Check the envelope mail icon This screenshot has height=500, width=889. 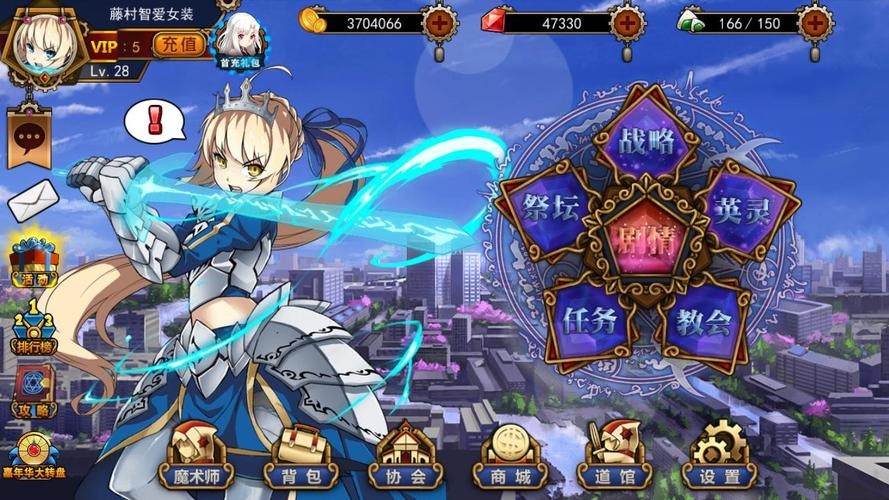tap(31, 201)
